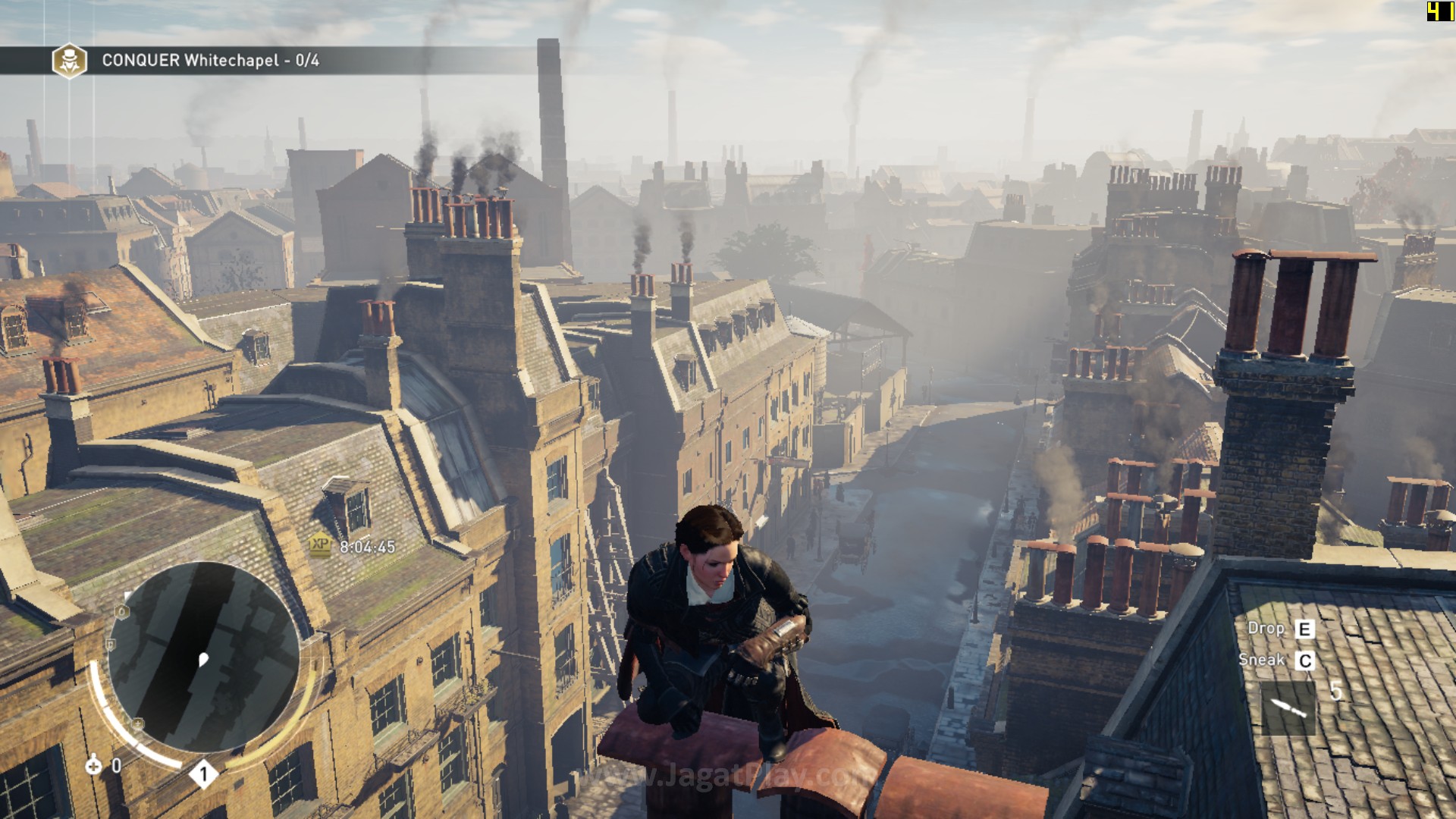Select the hexagonal gang emblem objective icon
The image size is (1456, 819).
[x=69, y=61]
